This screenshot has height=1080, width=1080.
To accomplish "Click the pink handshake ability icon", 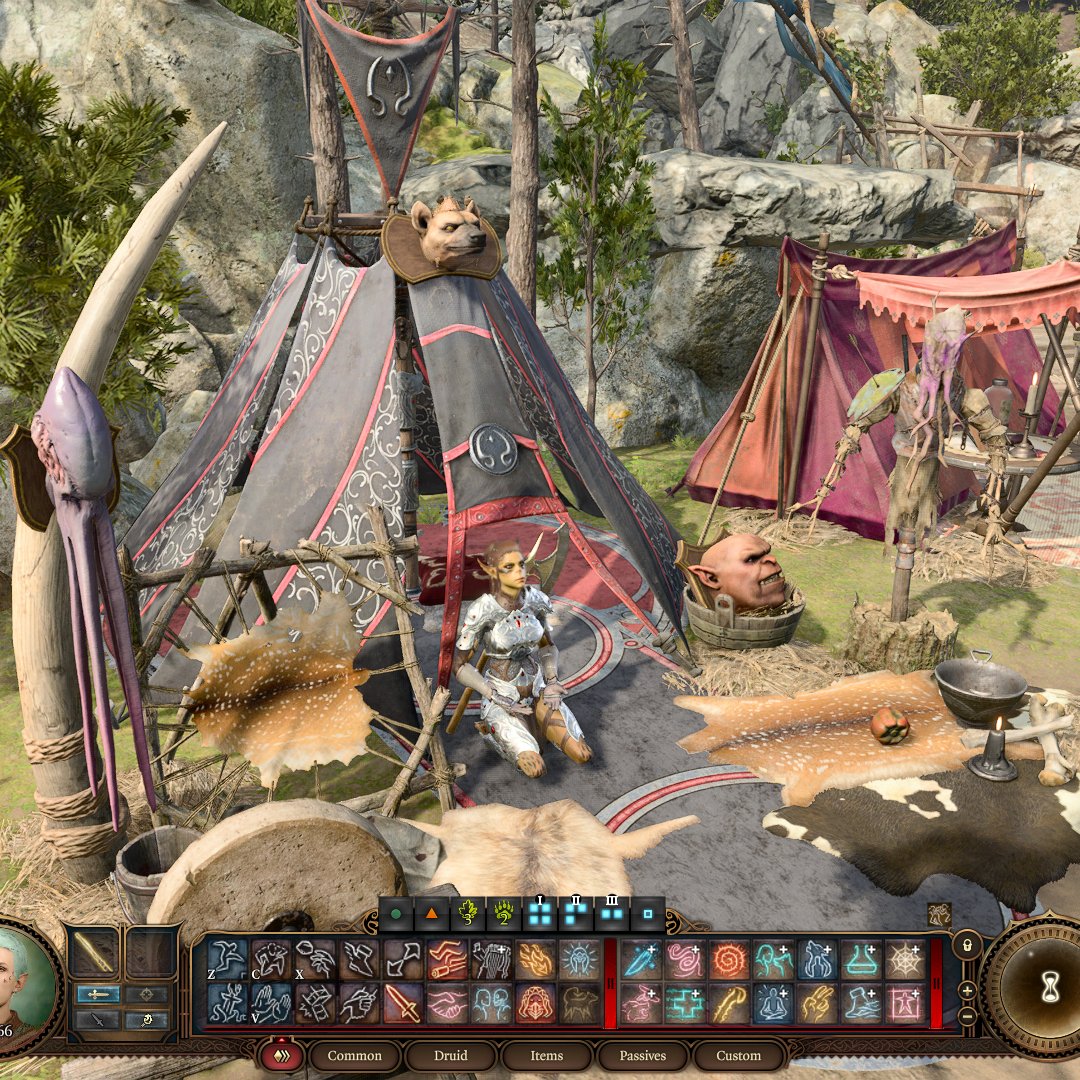I will tap(447, 1003).
